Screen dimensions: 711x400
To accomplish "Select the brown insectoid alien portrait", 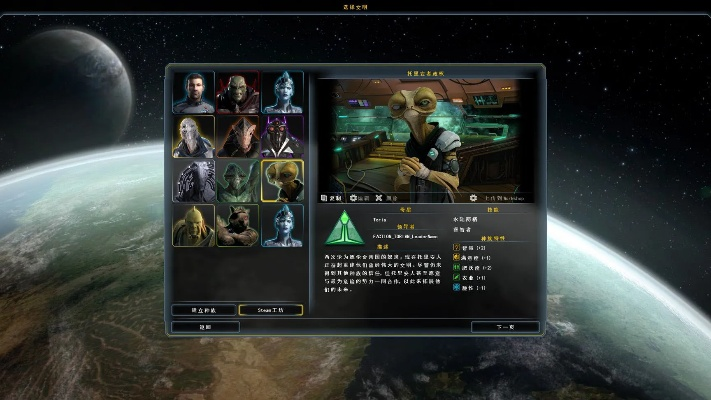I will (x=237, y=137).
